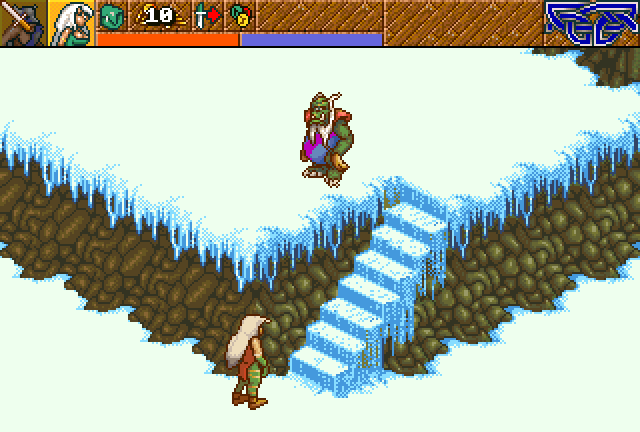Select the sword-wielding warrior portrait
640x432 pixels.
[22, 23]
